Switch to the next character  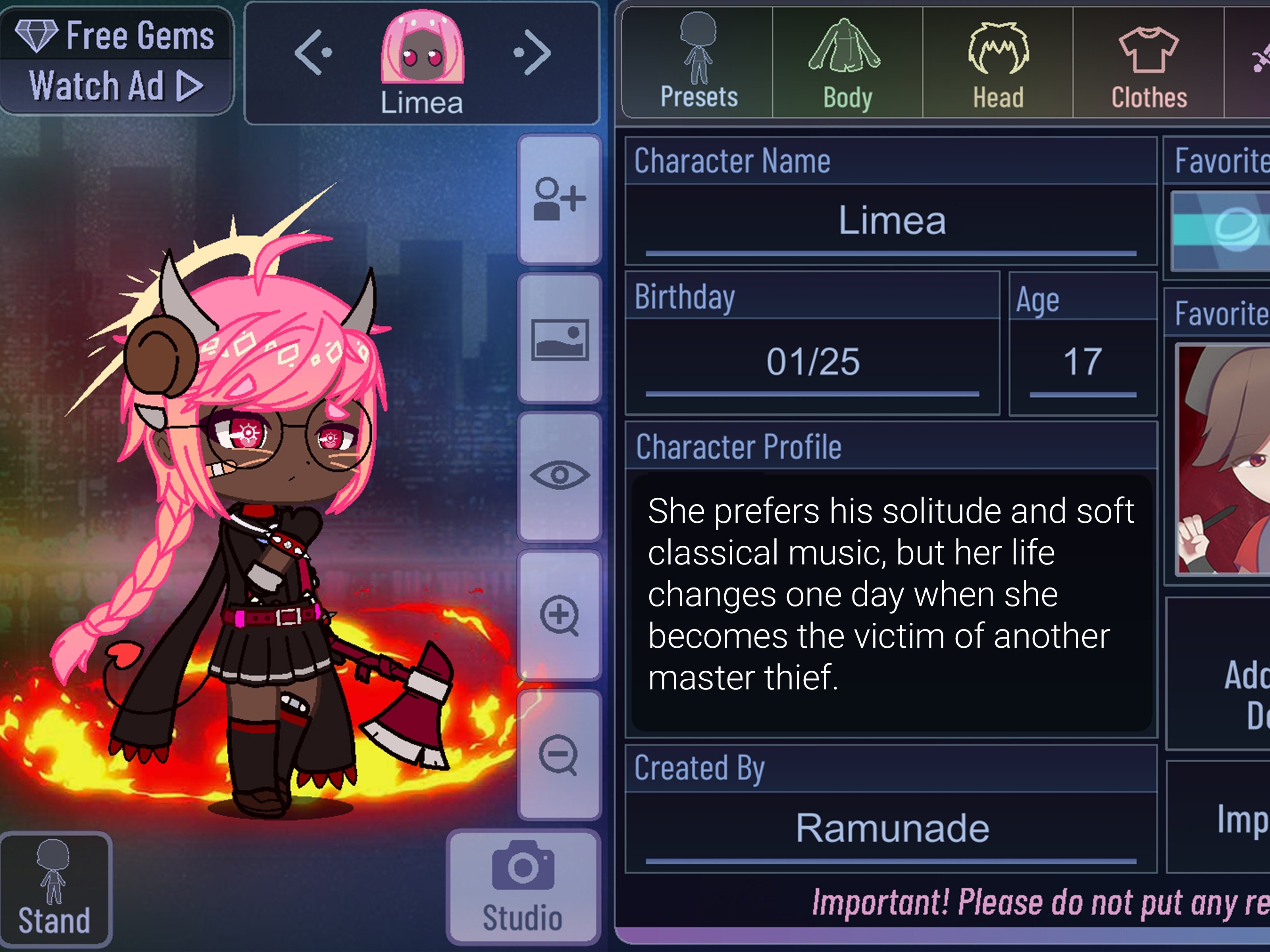point(532,53)
